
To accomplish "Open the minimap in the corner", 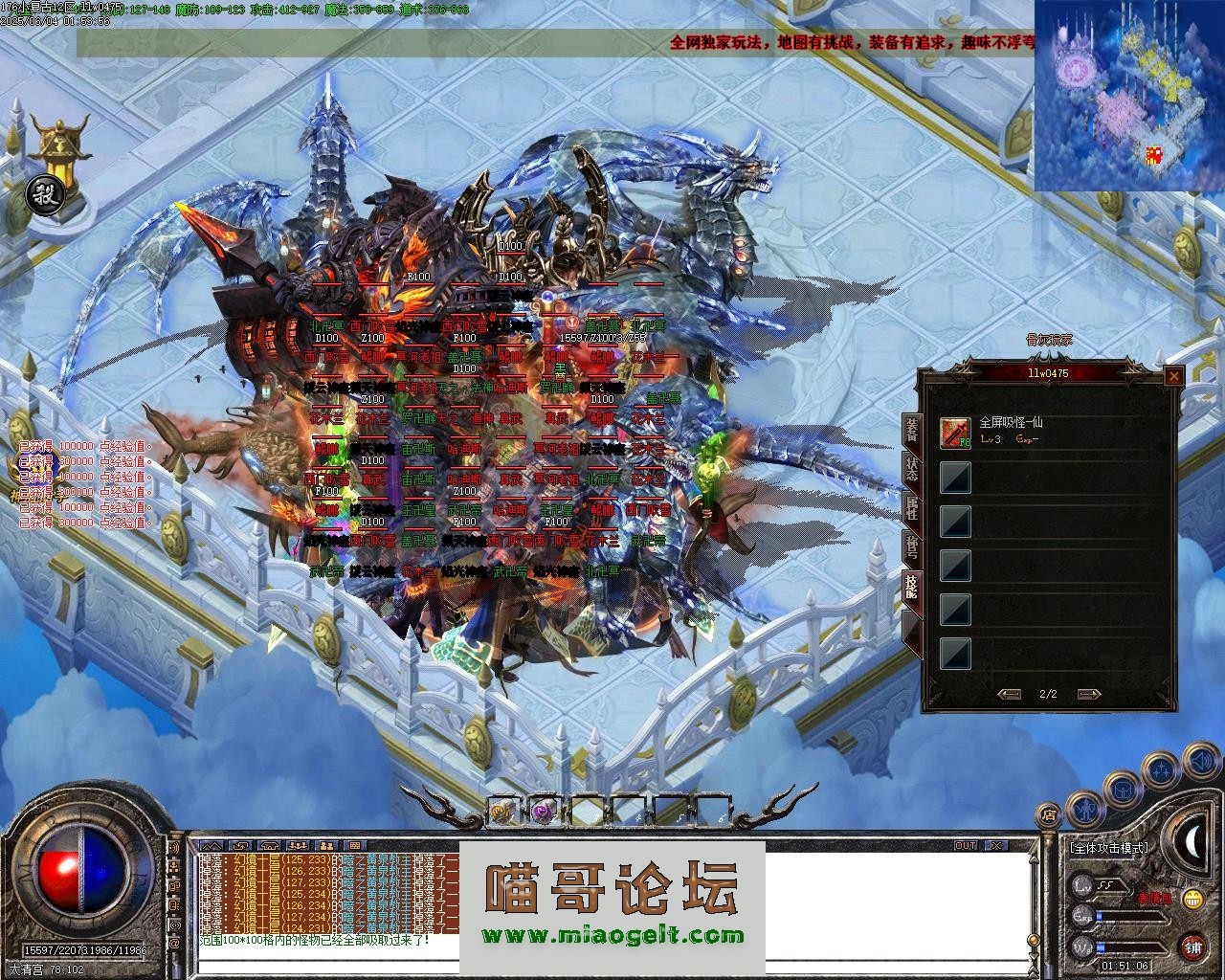I will click(1129, 94).
